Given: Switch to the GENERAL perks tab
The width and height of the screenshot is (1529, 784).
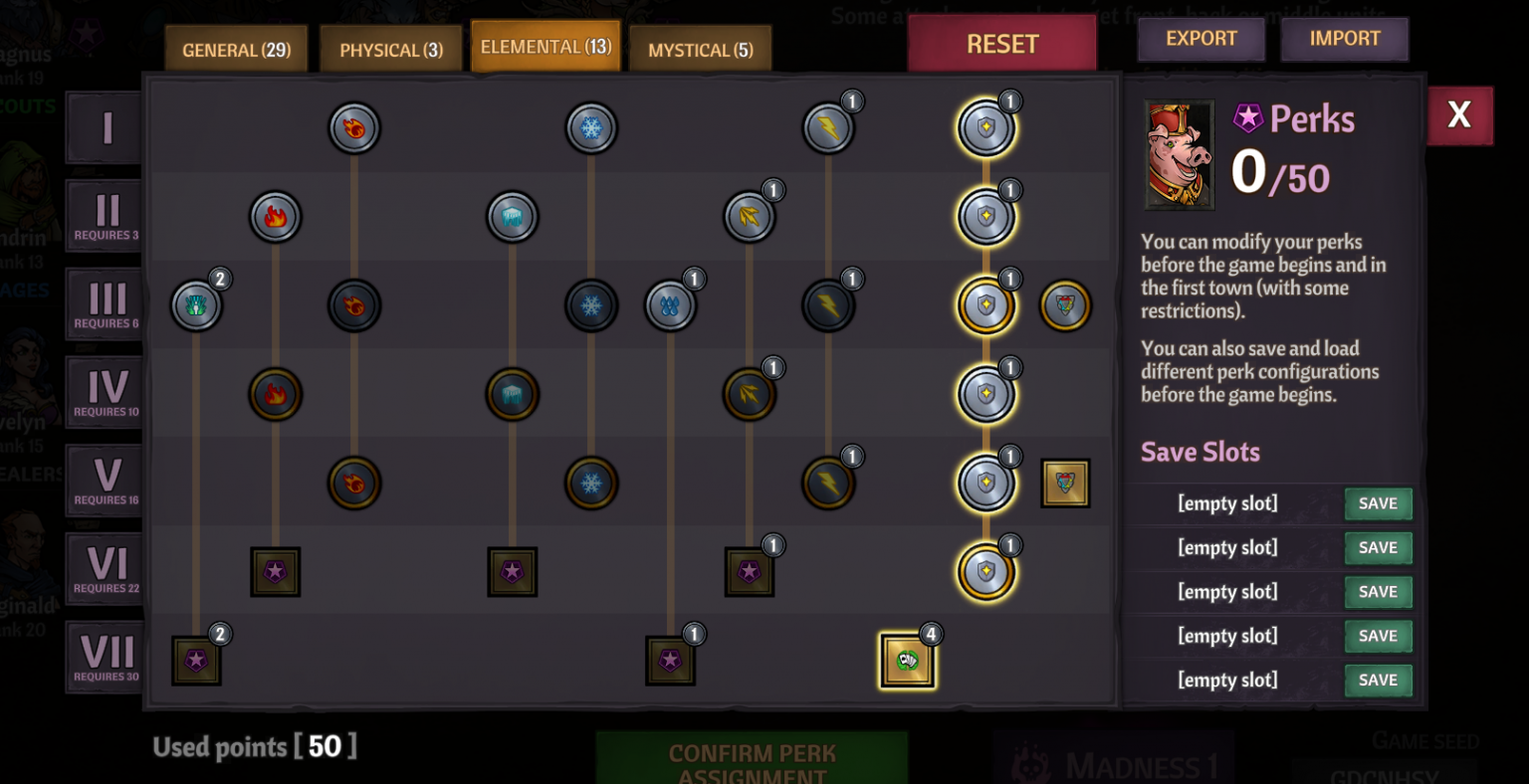Looking at the screenshot, I should [236, 47].
